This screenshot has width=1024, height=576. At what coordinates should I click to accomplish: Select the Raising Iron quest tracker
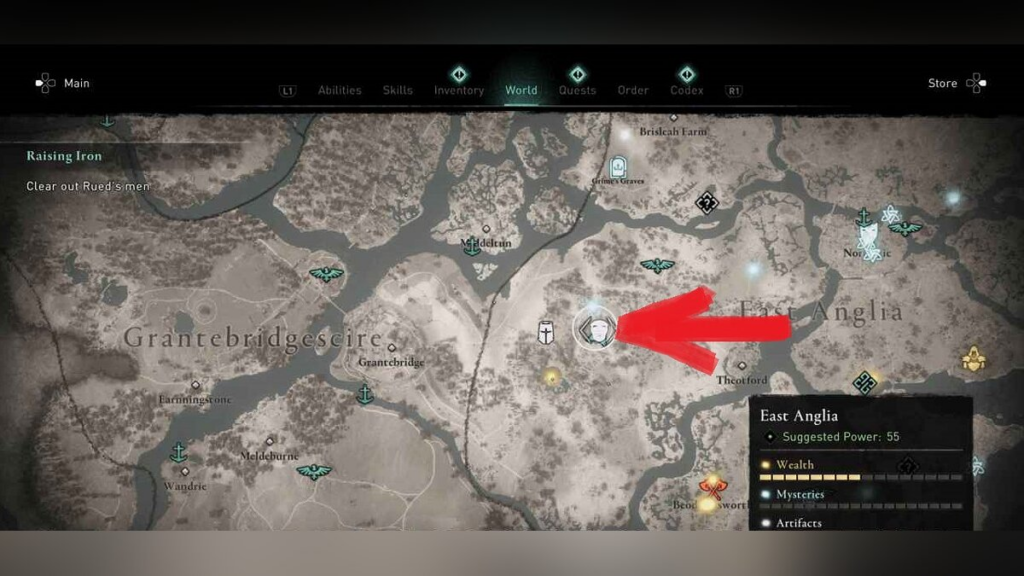65,156
